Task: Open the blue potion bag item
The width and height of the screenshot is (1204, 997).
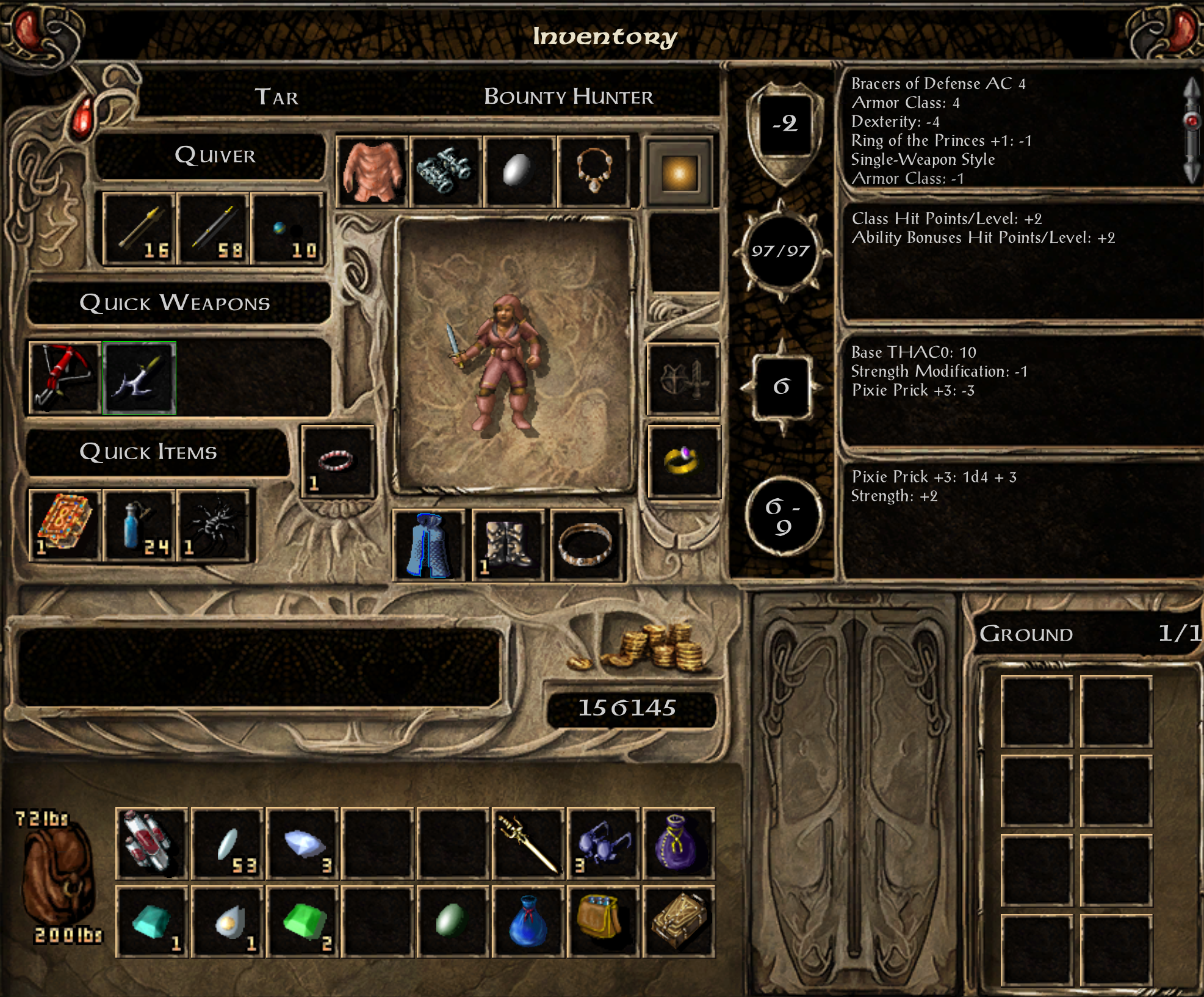Action: 528,921
